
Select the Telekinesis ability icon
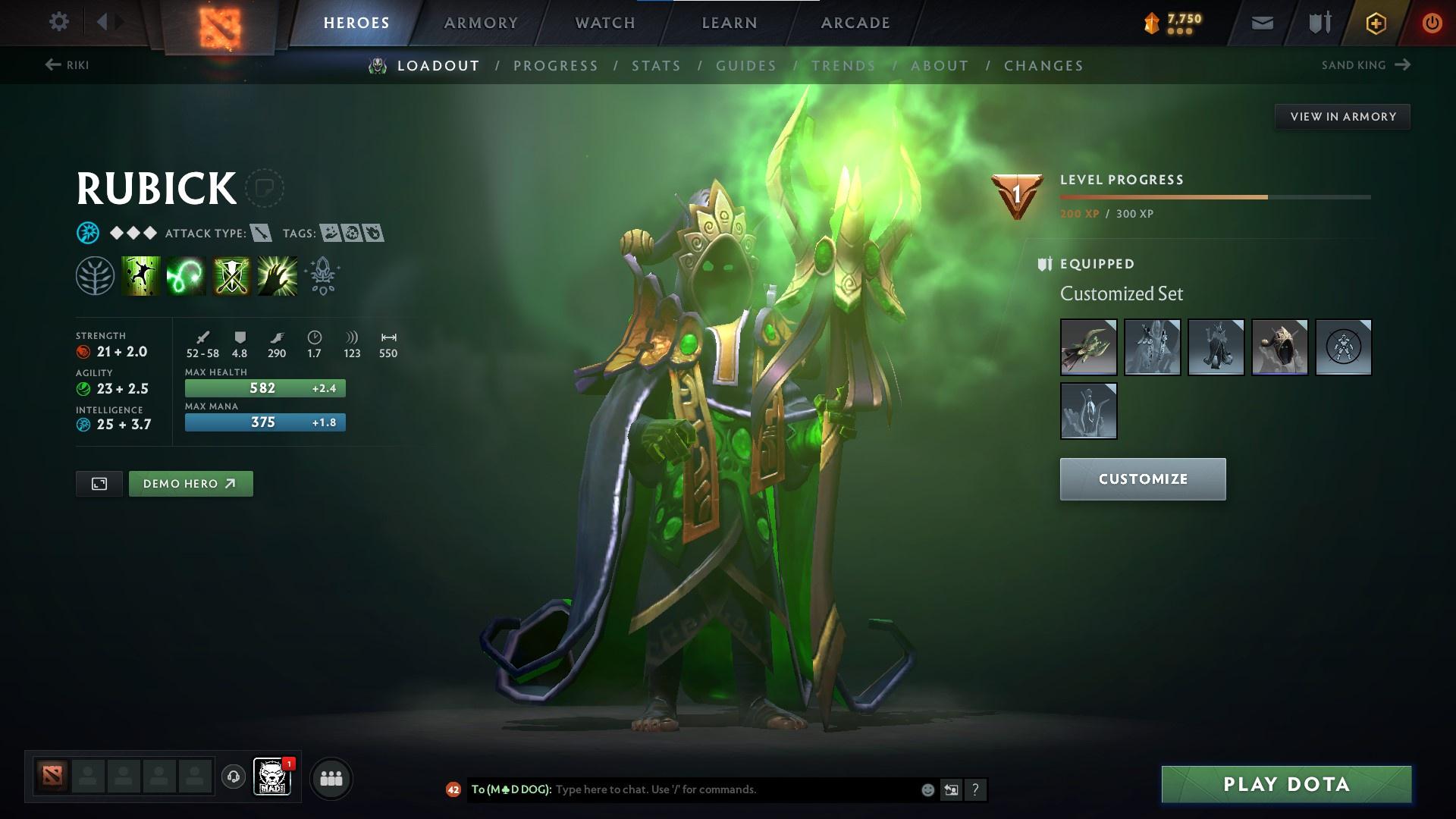coord(139,275)
